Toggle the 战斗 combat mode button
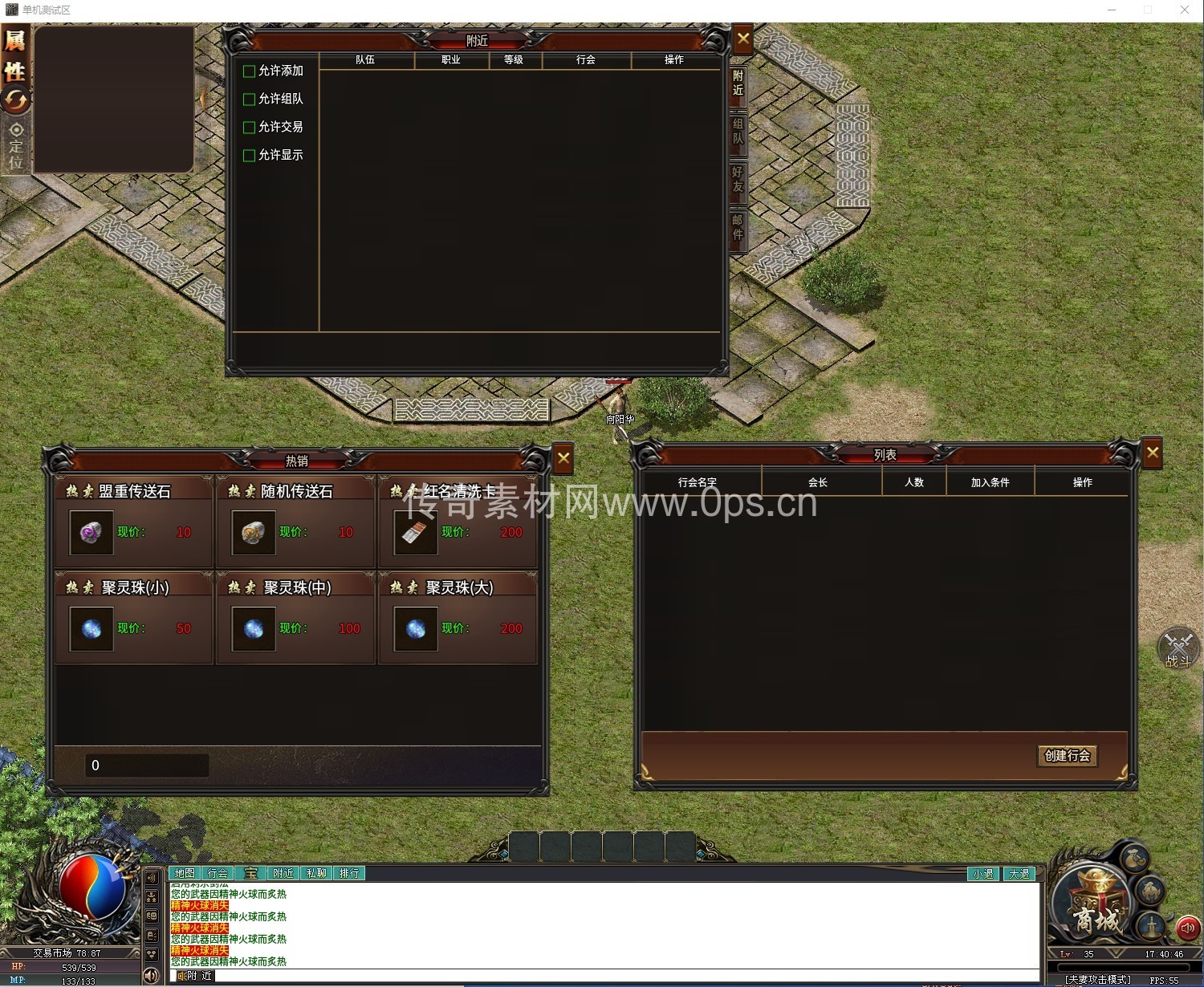The width and height of the screenshot is (1204, 987). click(1178, 648)
